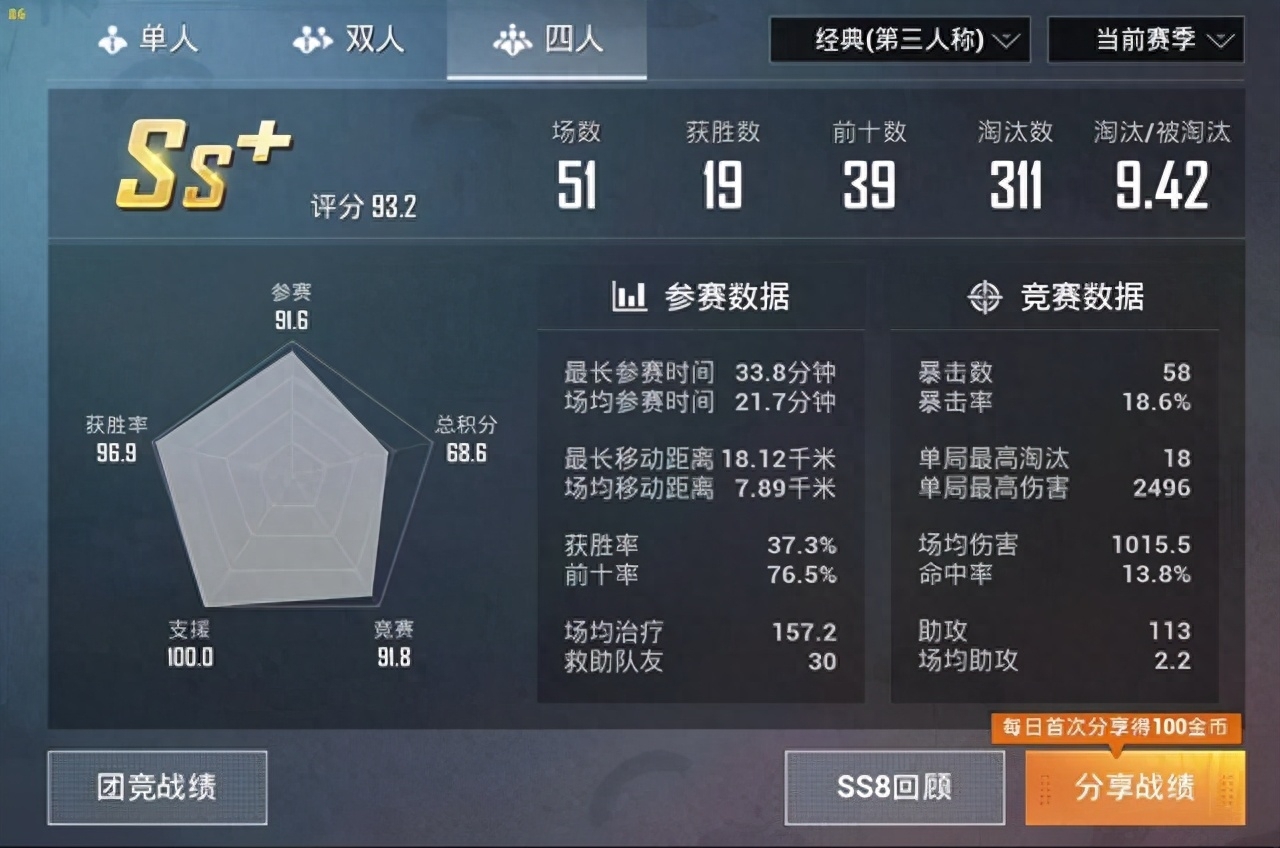The image size is (1280, 848).
Task: Select the four-person squad icon on 四人 tab
Action: pos(513,39)
